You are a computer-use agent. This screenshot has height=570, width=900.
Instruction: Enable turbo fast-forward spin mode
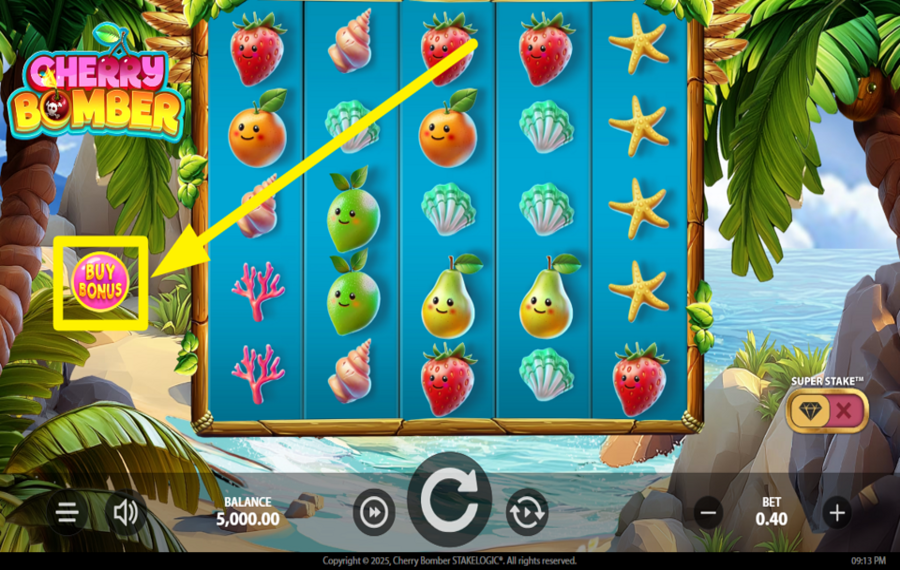373,513
